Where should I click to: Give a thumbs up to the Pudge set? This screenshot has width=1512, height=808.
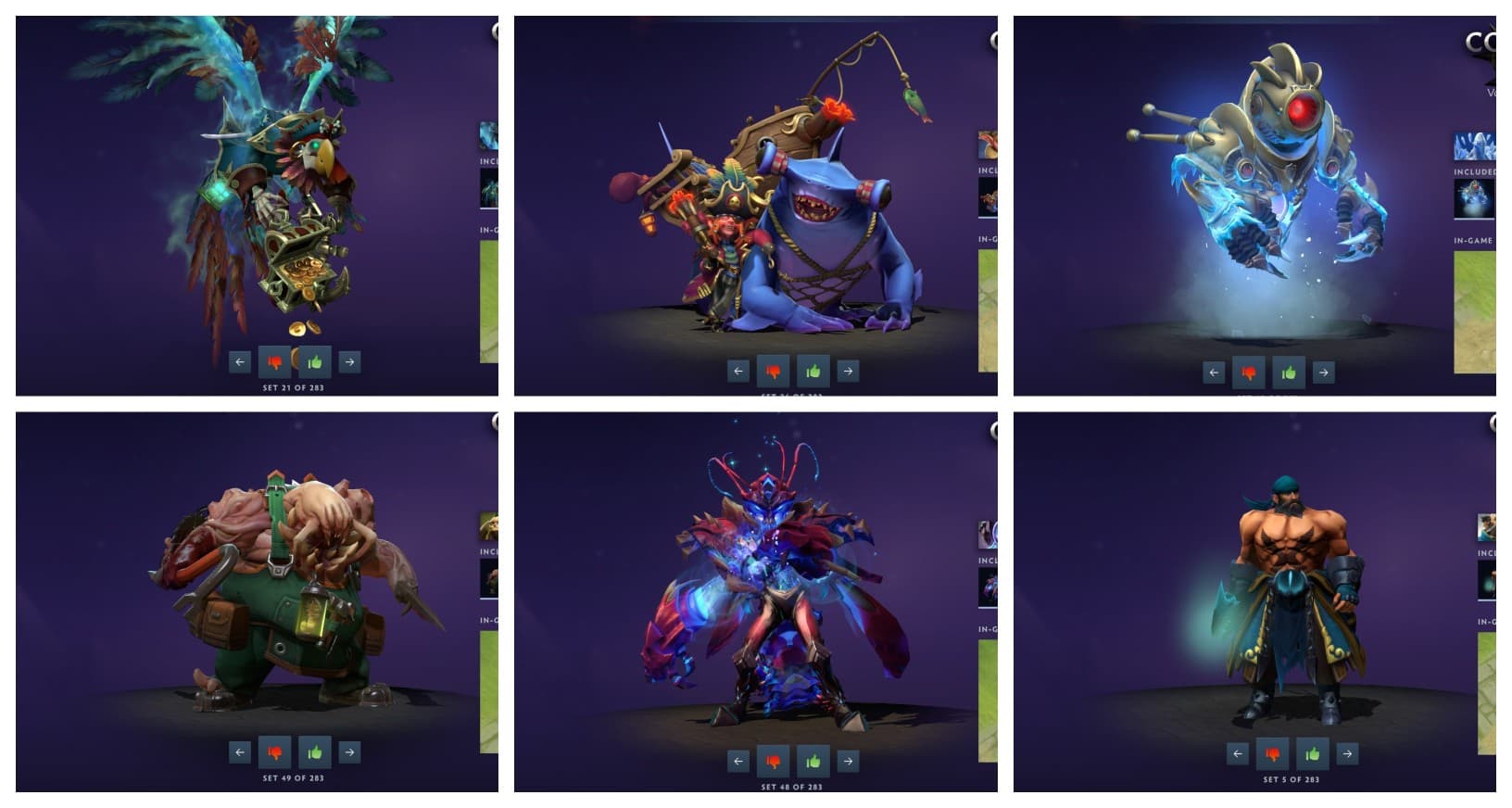pyautogui.click(x=312, y=751)
